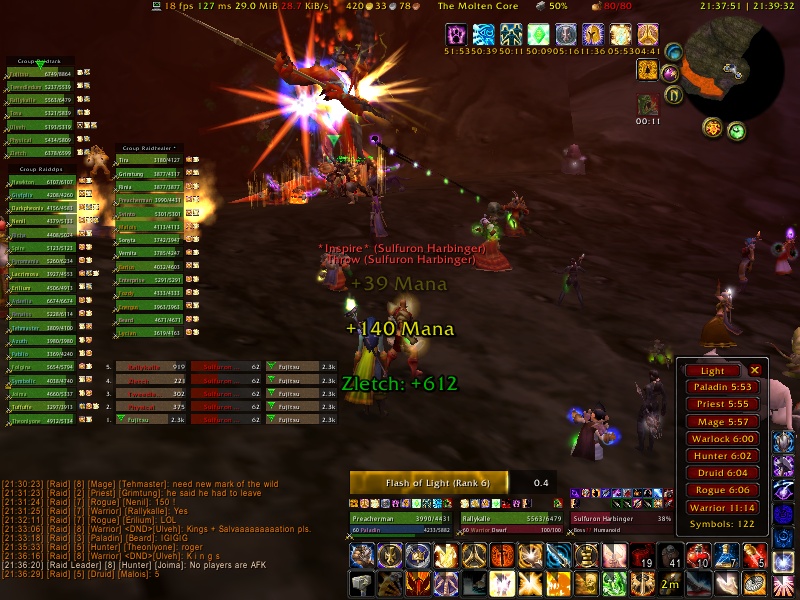Target Hawkton in the Raiddps group
This screenshot has height=600, width=800.
tap(40, 182)
